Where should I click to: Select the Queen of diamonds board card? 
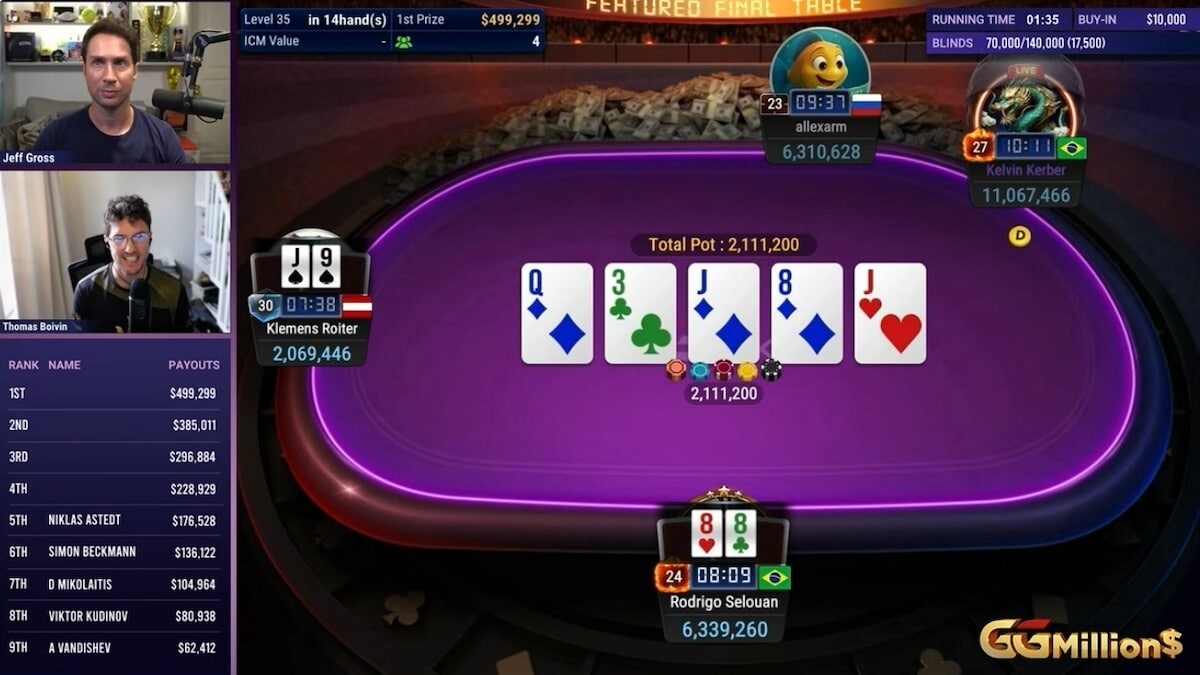click(557, 313)
